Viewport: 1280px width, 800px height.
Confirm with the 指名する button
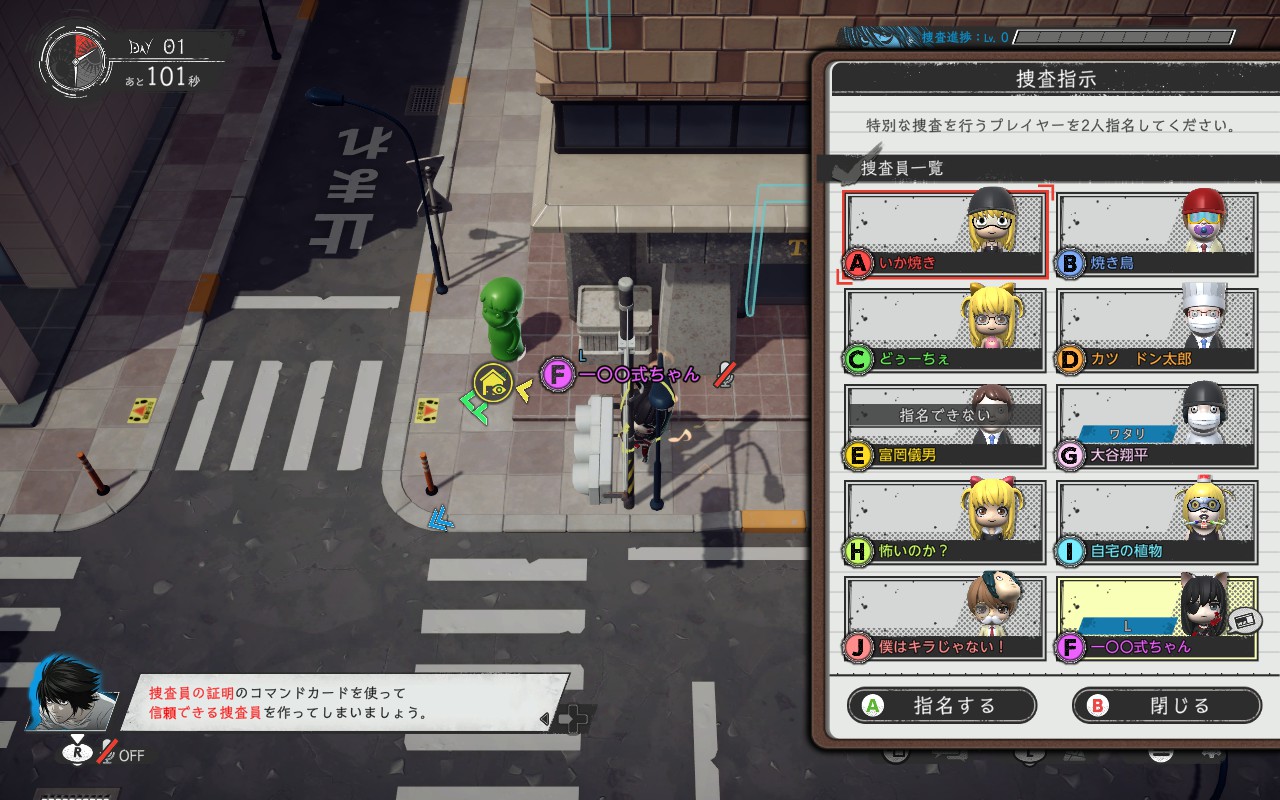(x=941, y=705)
